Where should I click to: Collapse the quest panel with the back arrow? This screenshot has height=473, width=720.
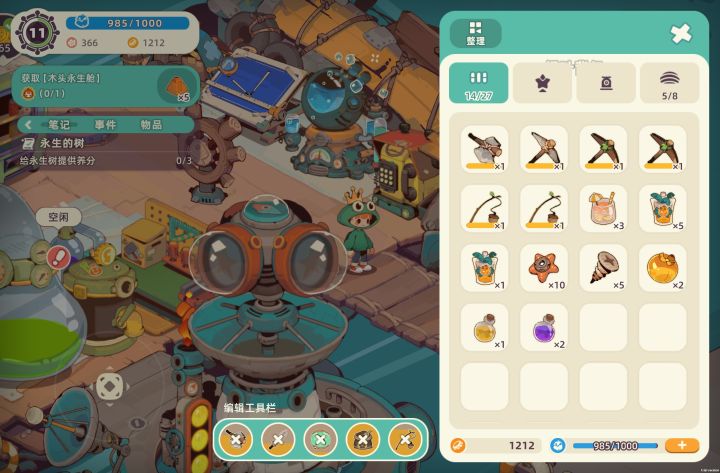pyautogui.click(x=29, y=125)
